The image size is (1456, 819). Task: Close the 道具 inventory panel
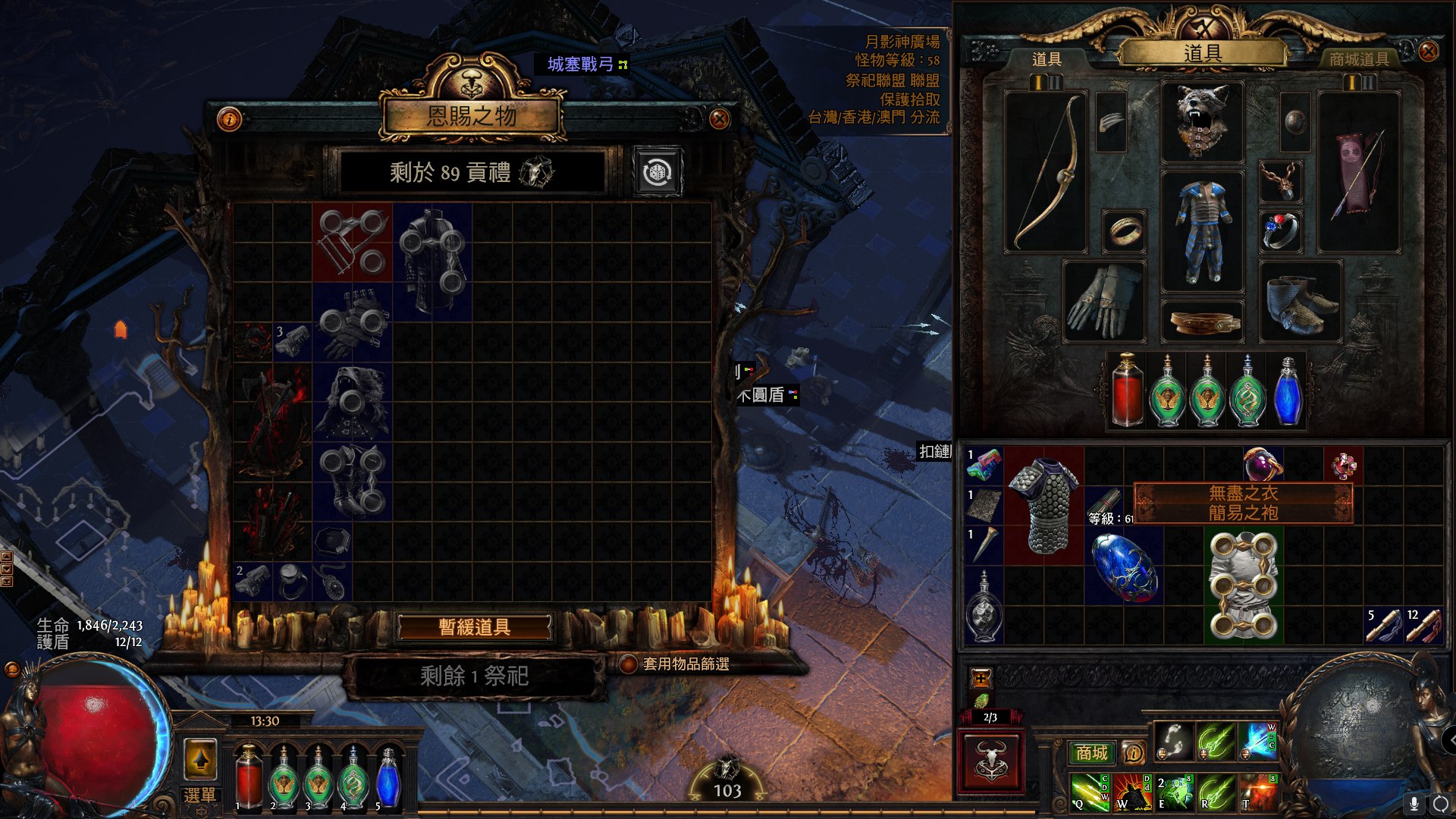(x=1428, y=52)
